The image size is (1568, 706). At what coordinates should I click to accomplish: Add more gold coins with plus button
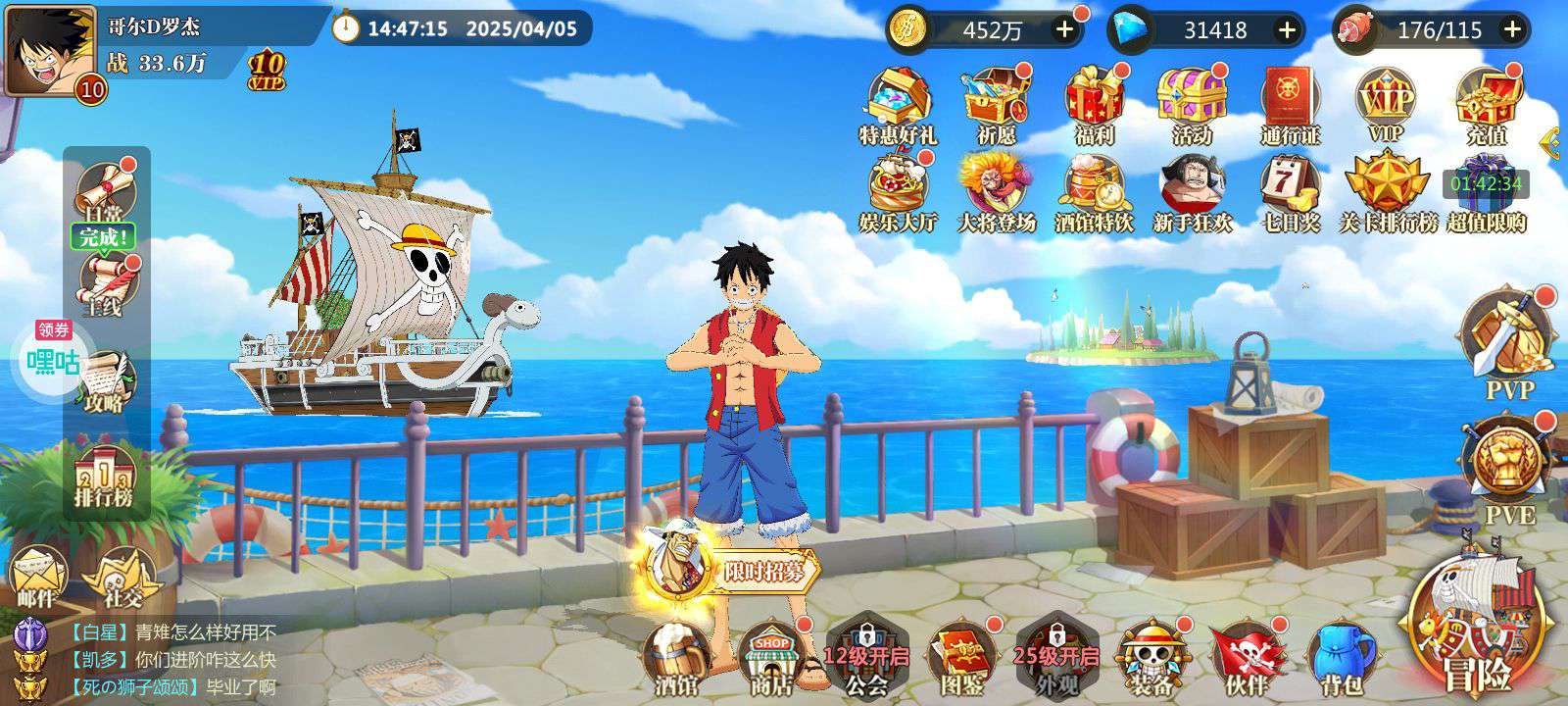pos(1064,29)
